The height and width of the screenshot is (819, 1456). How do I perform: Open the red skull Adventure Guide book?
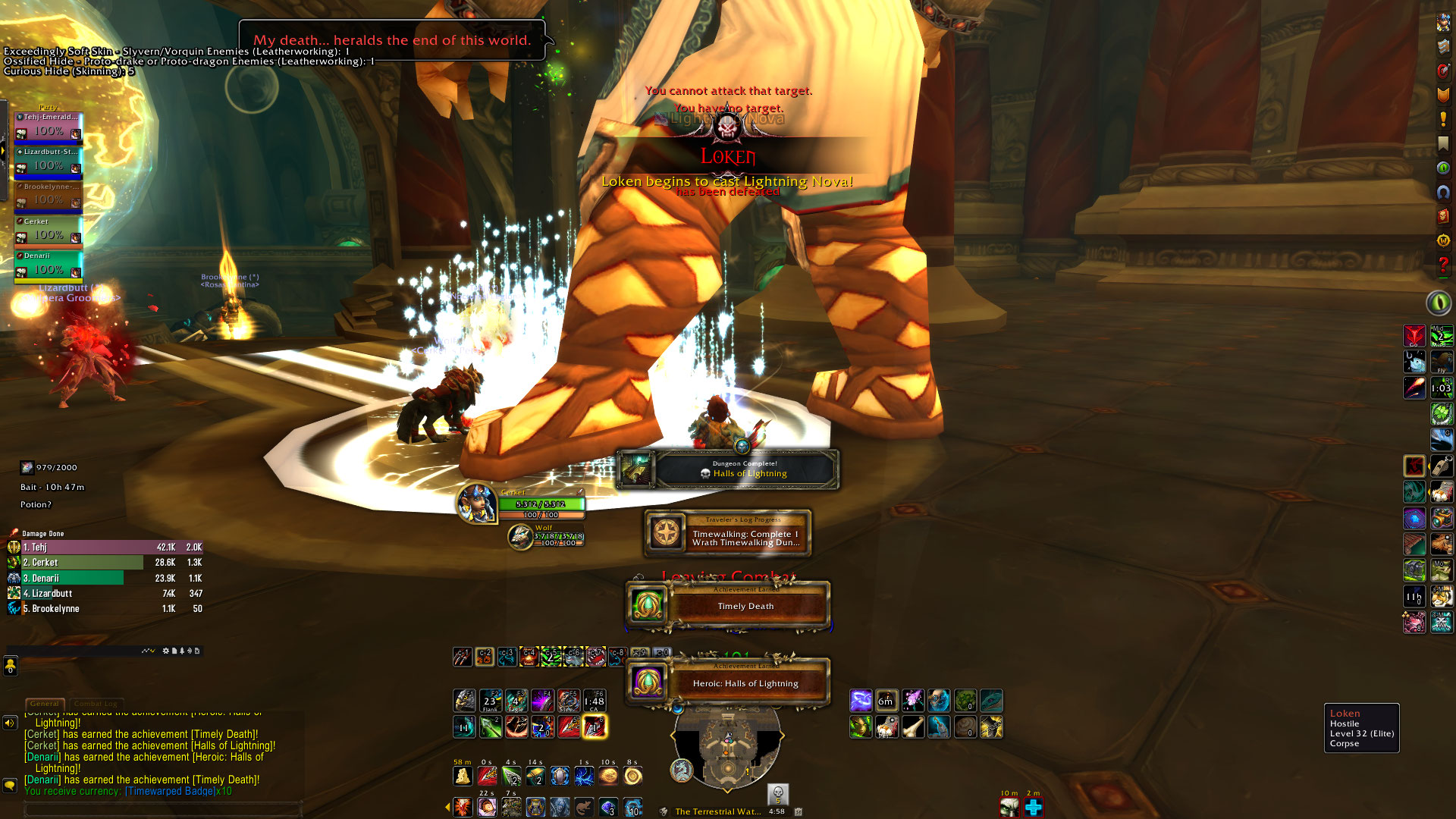pos(1443,217)
